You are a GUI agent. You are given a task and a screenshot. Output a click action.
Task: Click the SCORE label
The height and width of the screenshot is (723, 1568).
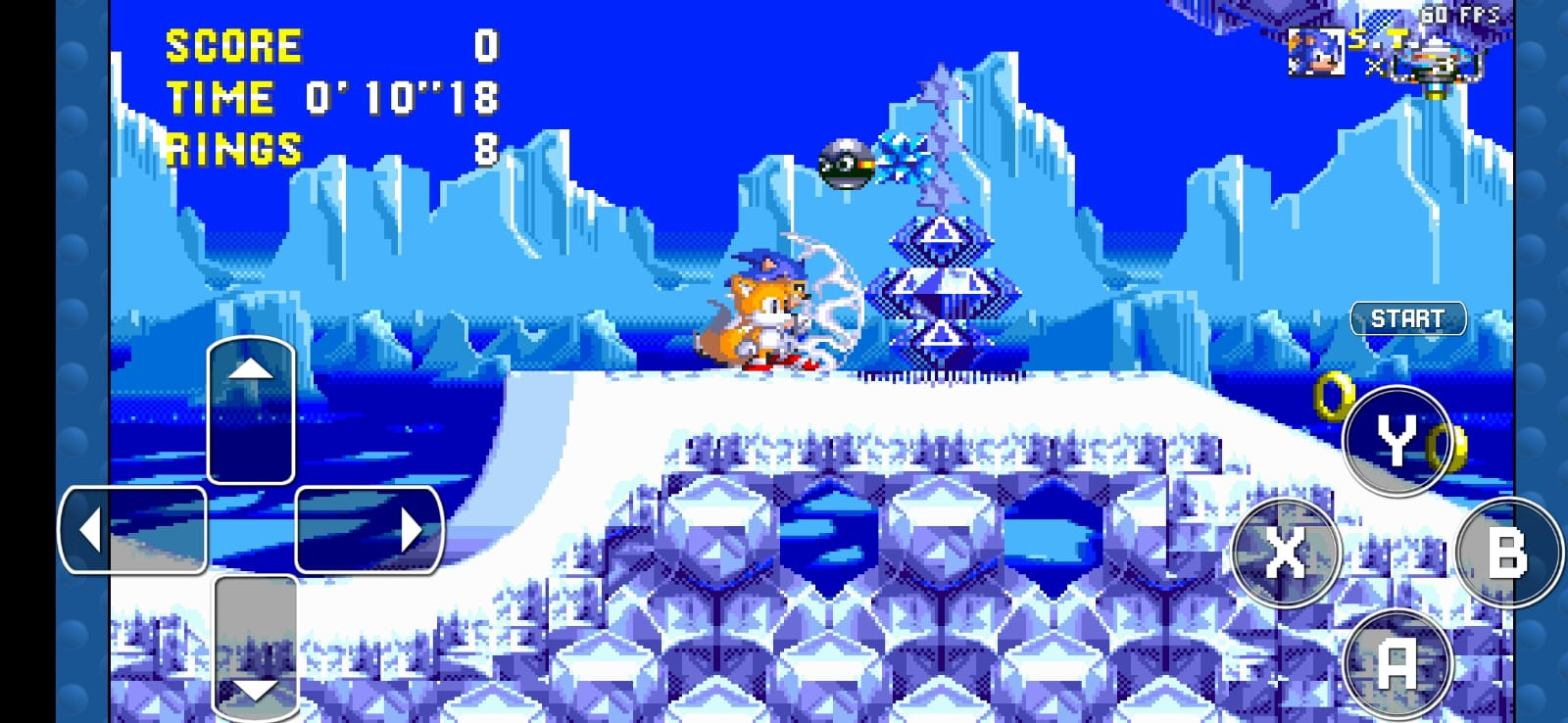tap(232, 43)
